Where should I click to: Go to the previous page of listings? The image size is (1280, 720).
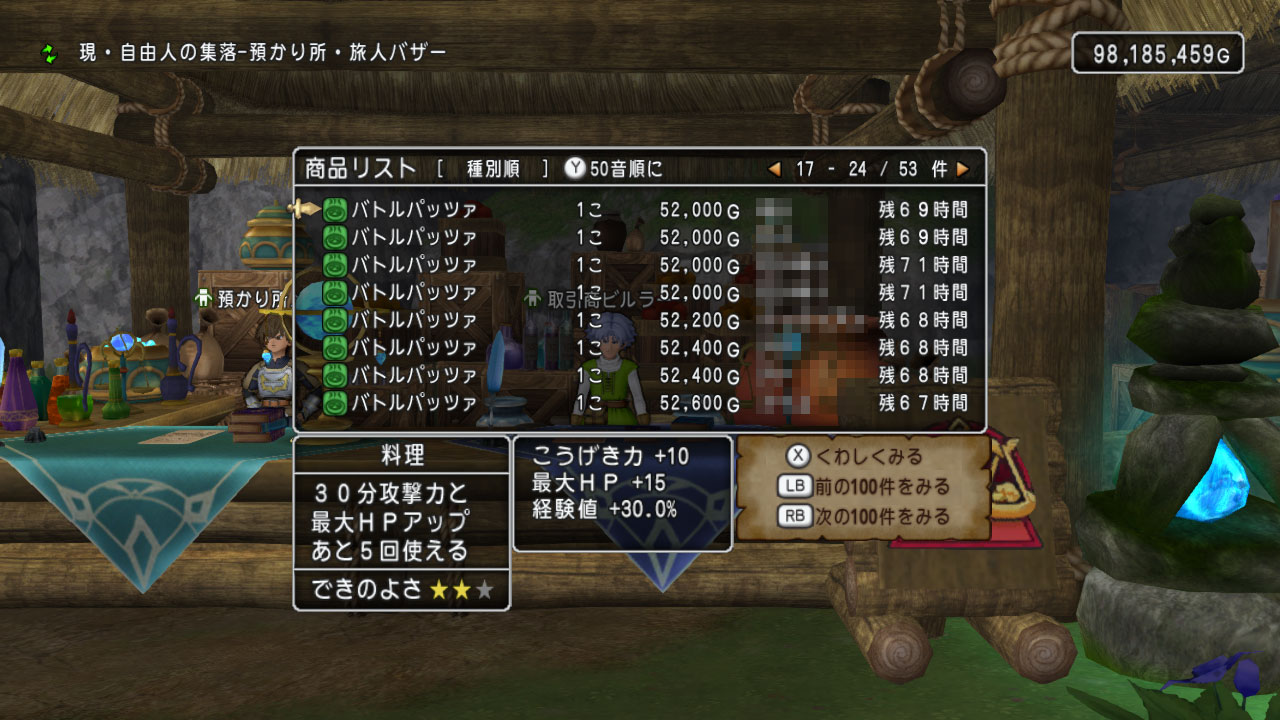(774, 169)
